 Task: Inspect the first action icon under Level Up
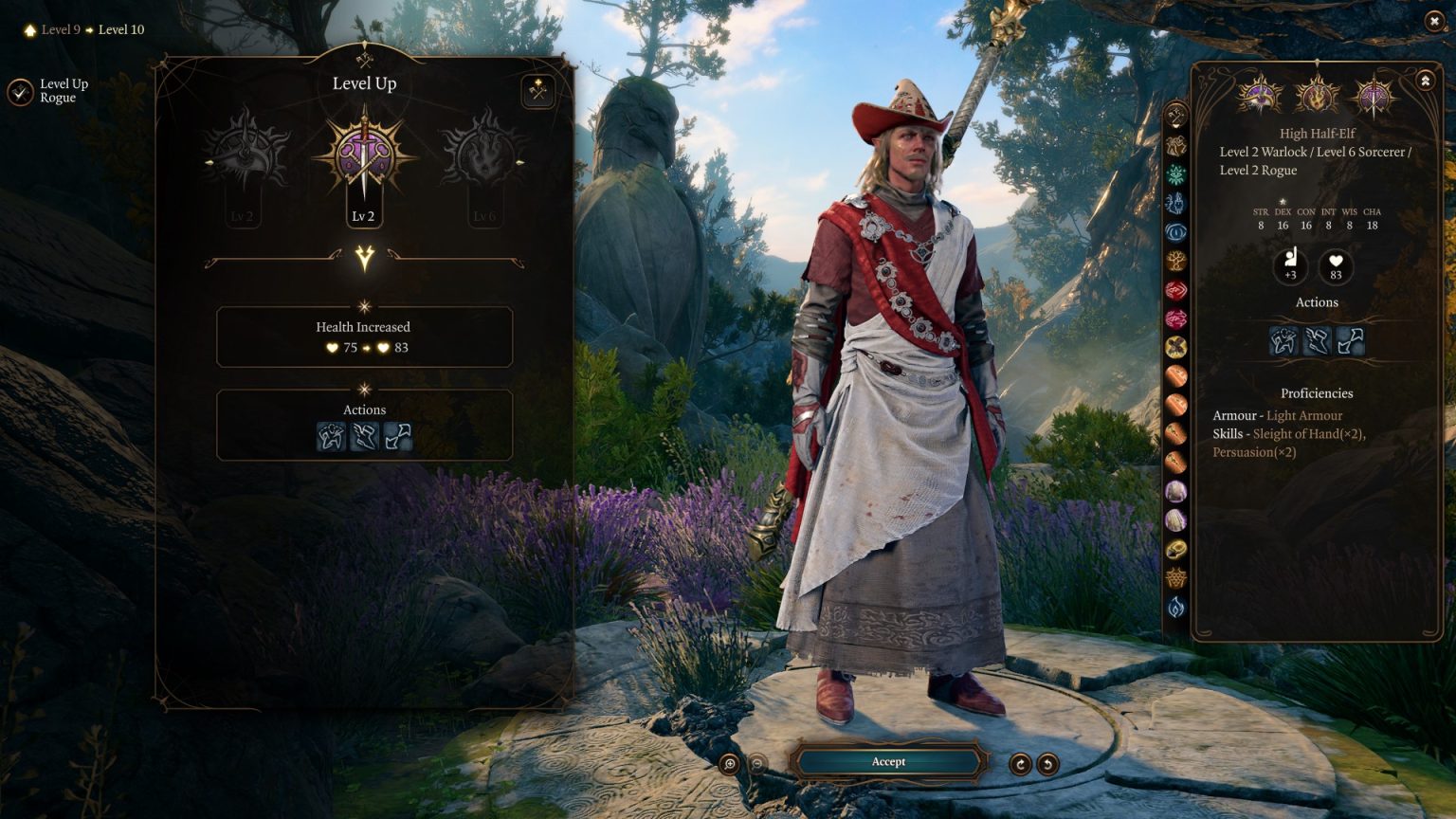point(331,436)
